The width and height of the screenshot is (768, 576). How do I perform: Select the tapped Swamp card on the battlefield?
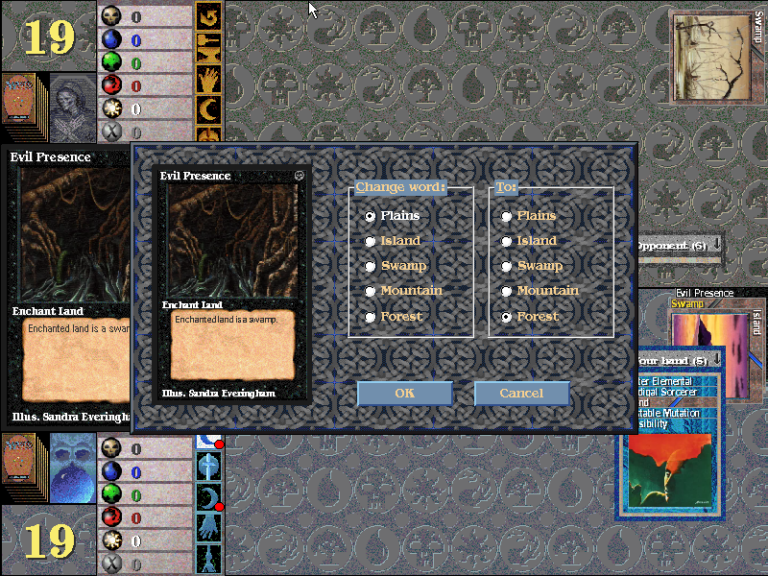[x=713, y=57]
